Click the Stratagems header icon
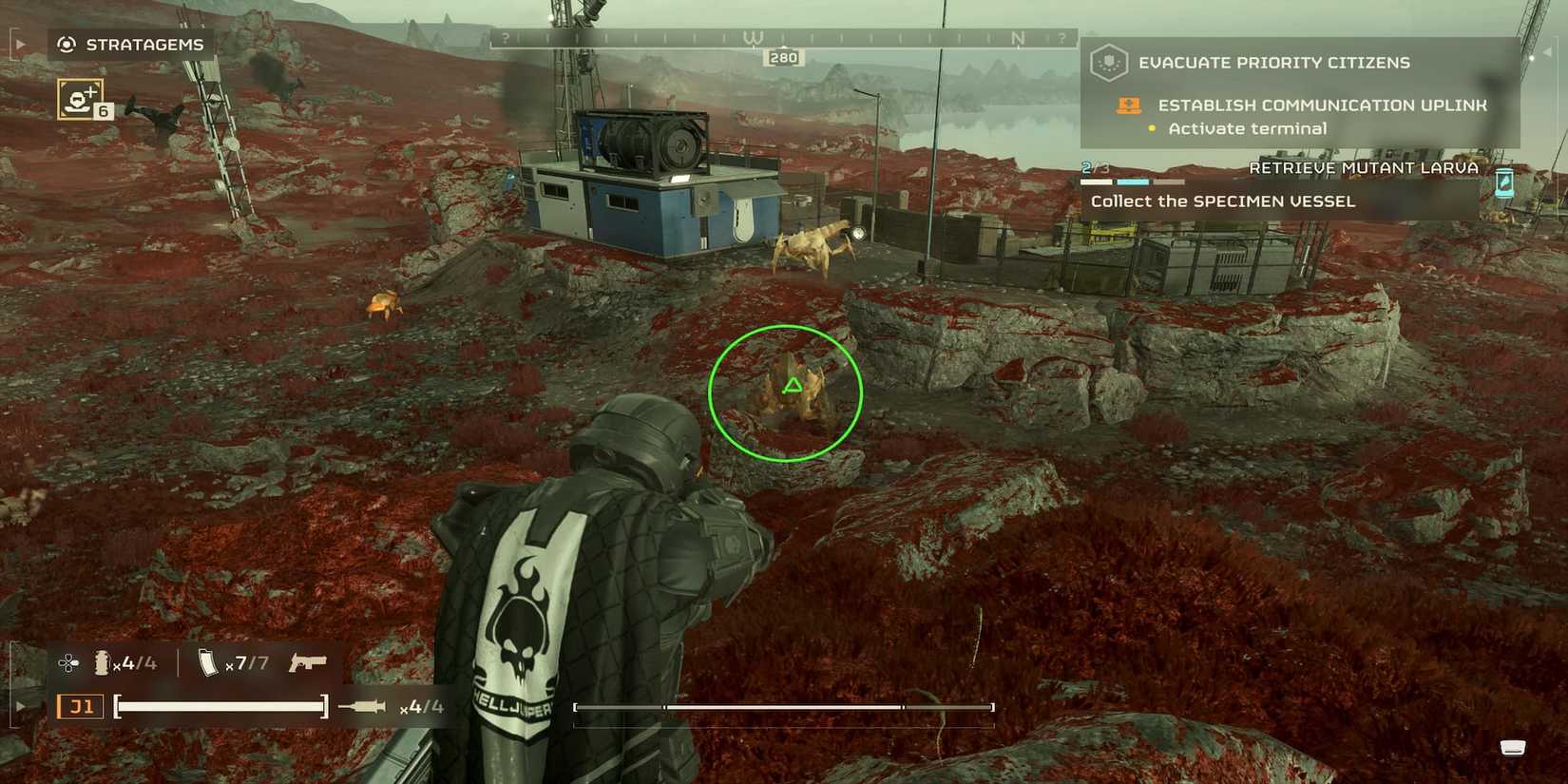1568x784 pixels. (67, 44)
